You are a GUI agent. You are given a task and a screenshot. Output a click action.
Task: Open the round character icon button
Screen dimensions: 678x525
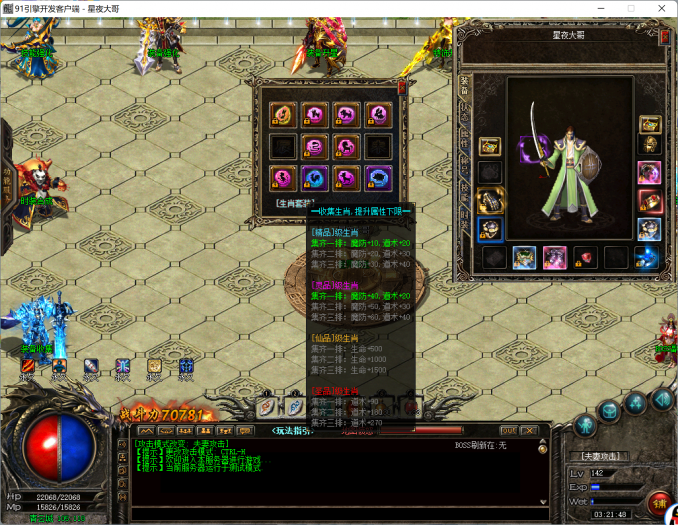tap(582, 427)
